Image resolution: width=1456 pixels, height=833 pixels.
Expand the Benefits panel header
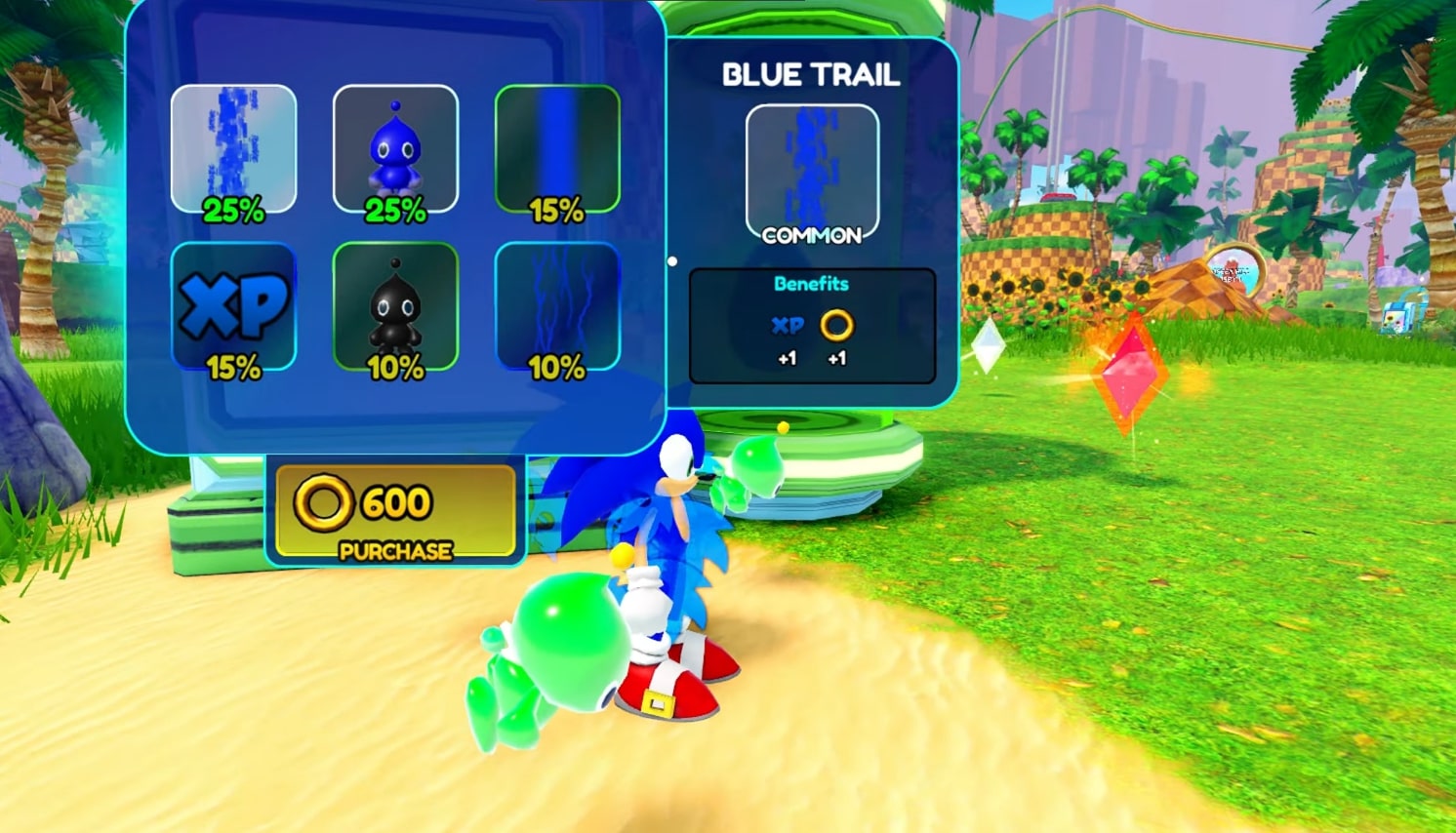(x=811, y=283)
